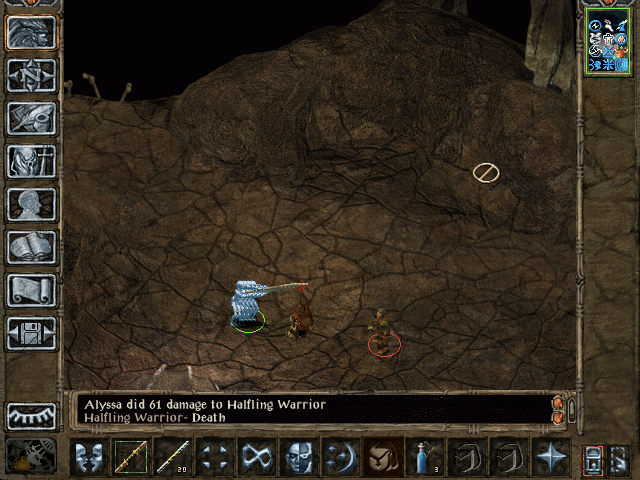This screenshot has width=640, height=480.
Task: Open special abilities with the star icon
Action: coord(551,456)
